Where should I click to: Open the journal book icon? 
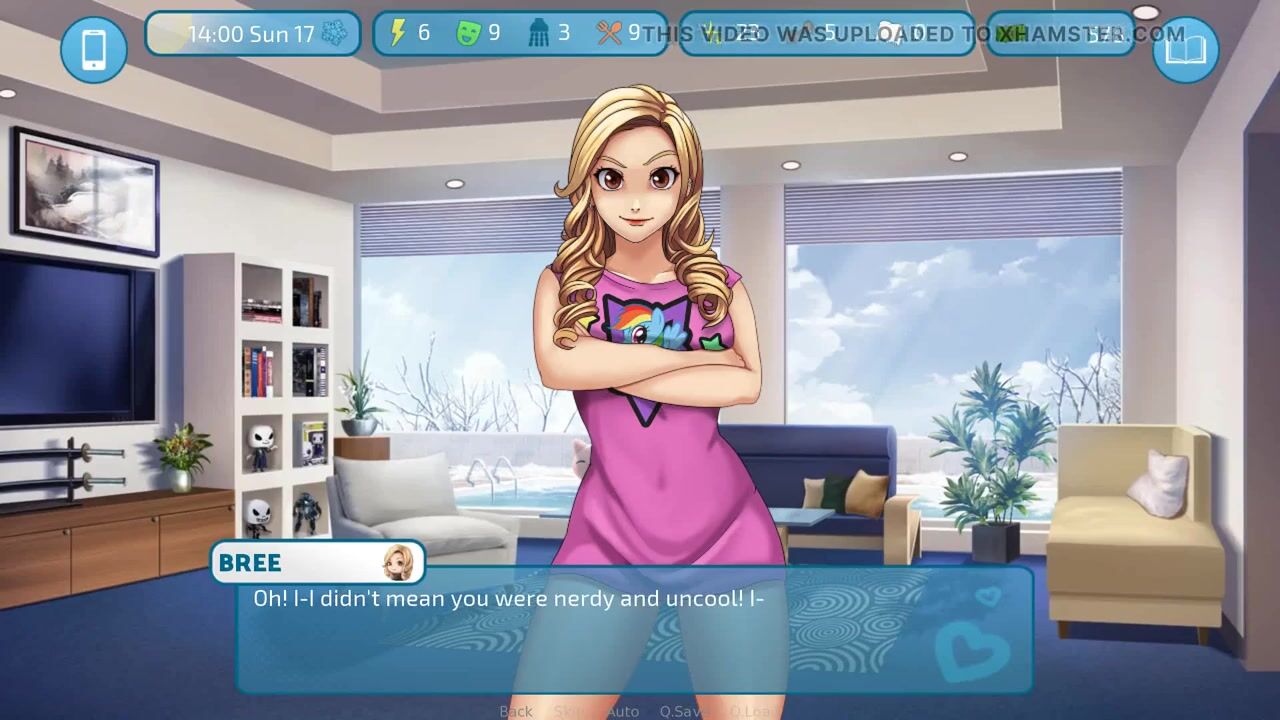1186,49
